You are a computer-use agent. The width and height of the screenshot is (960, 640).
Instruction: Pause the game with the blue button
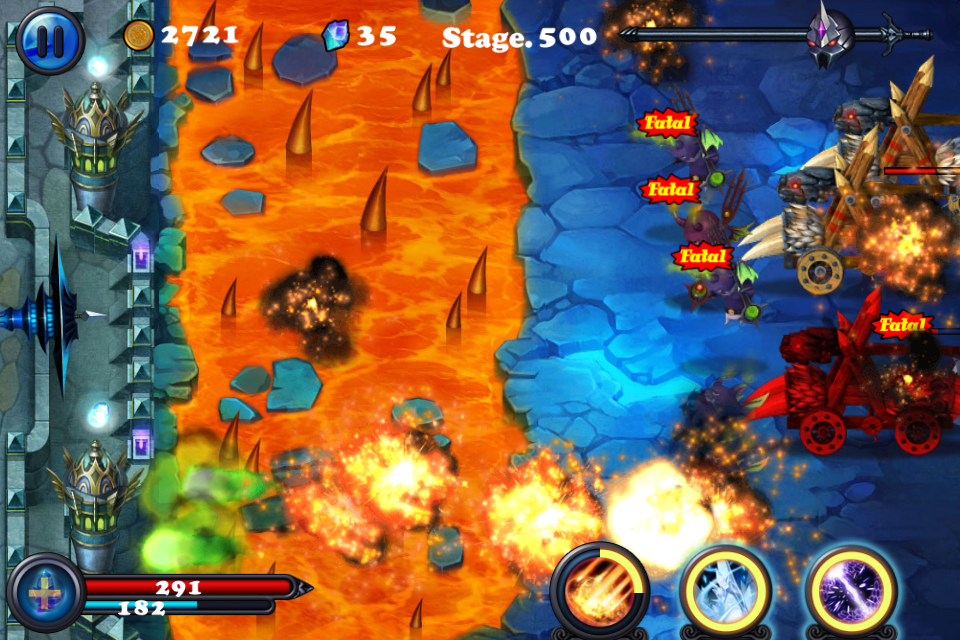click(49, 40)
